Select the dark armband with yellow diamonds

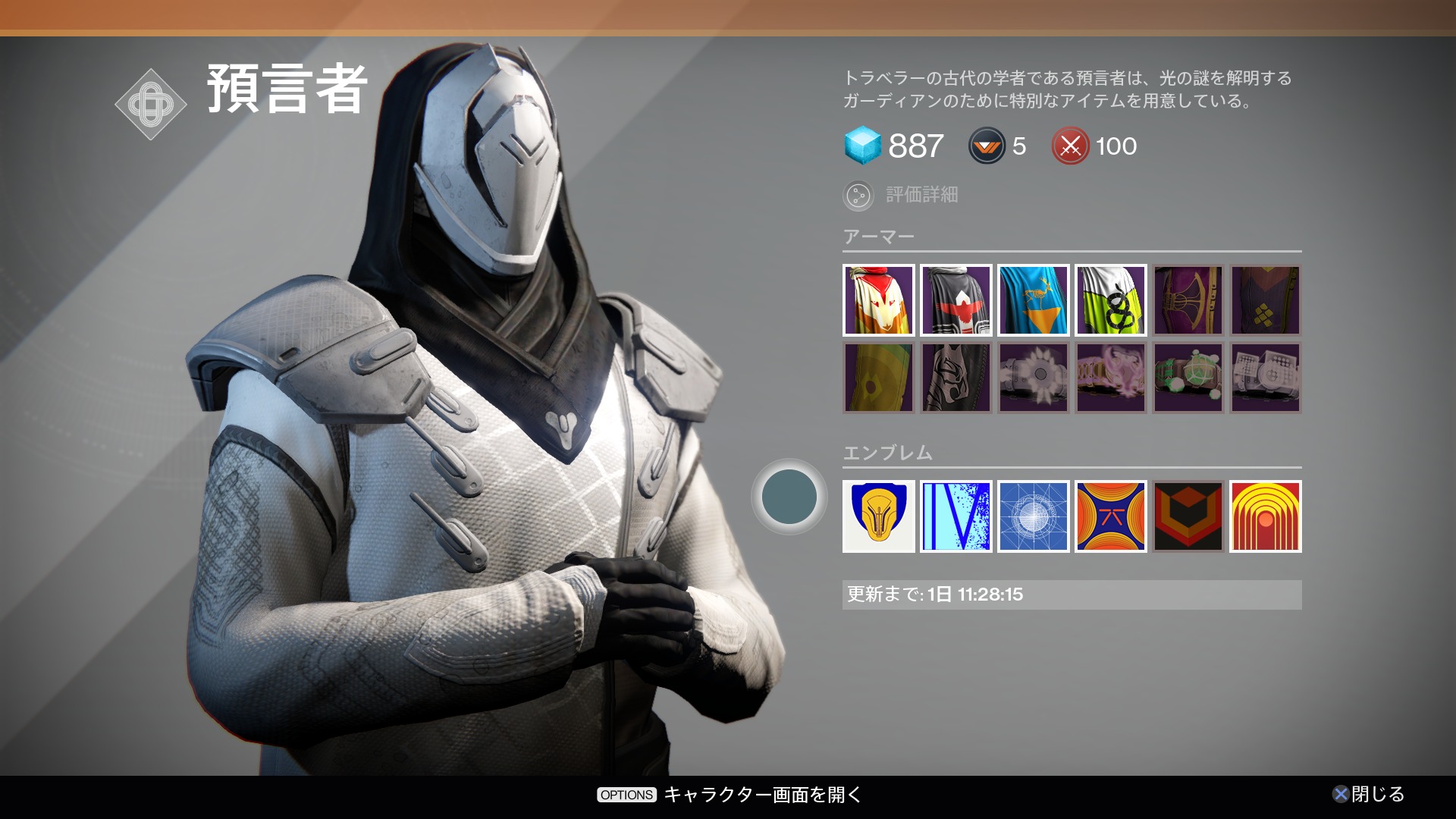(x=1265, y=300)
